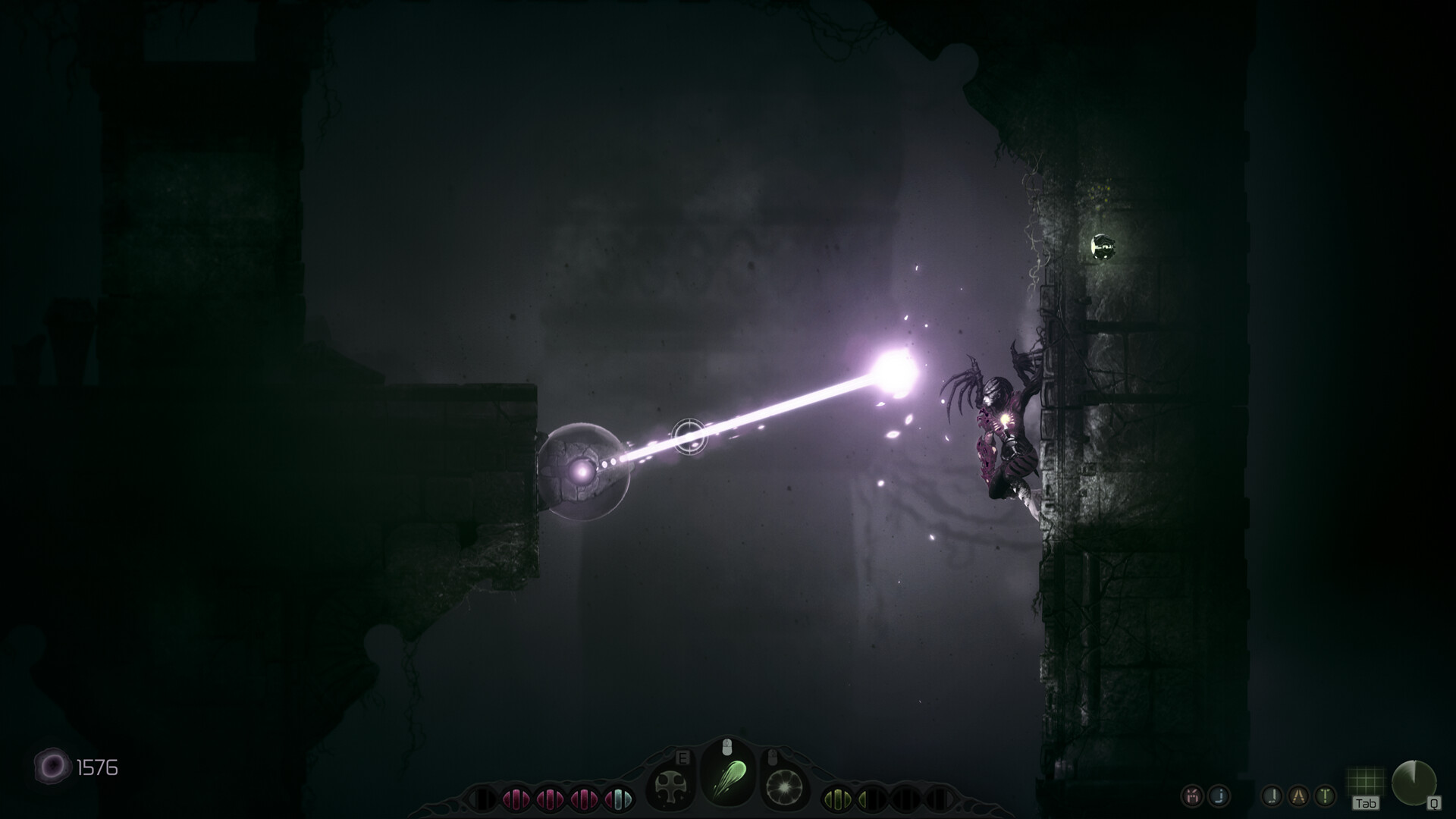Expand the green 'T' rune indicator
1456x819 pixels.
[1325, 796]
